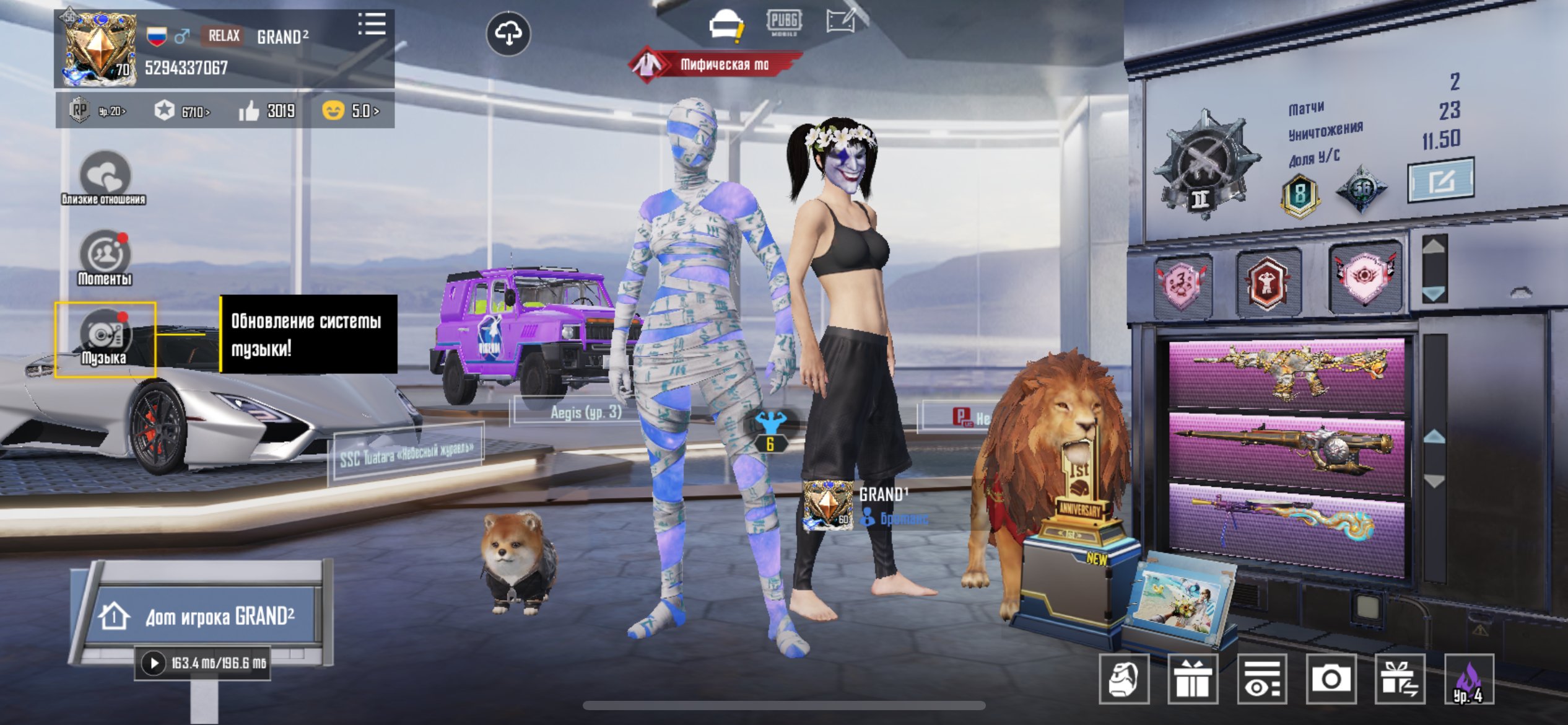Edit the stats showcase panel
This screenshot has width=1568, height=725.
(x=1440, y=181)
